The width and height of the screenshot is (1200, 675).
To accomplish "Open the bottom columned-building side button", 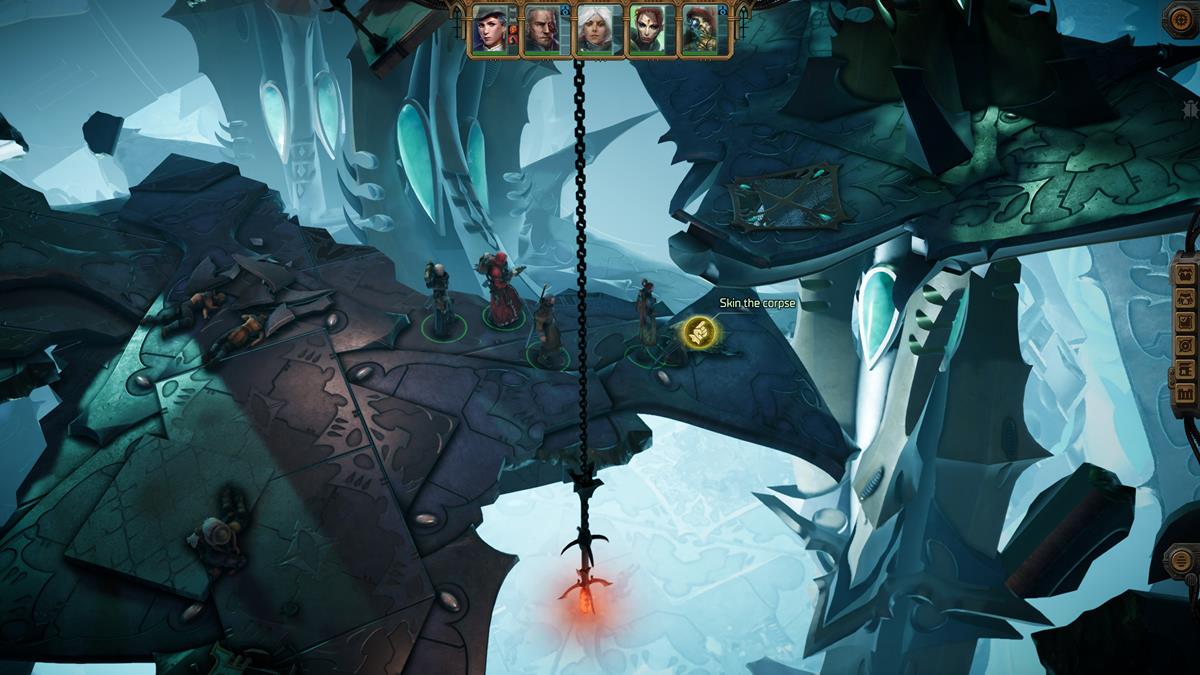I will point(1185,393).
